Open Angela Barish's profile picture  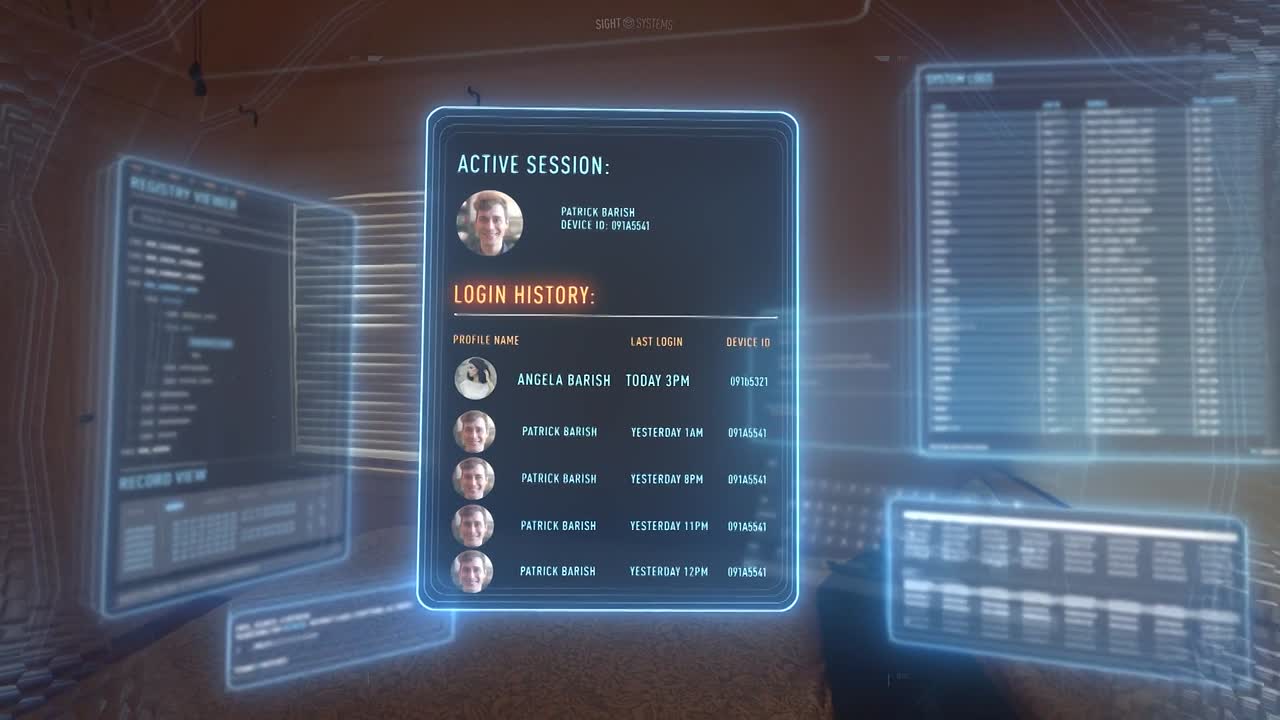(475, 379)
